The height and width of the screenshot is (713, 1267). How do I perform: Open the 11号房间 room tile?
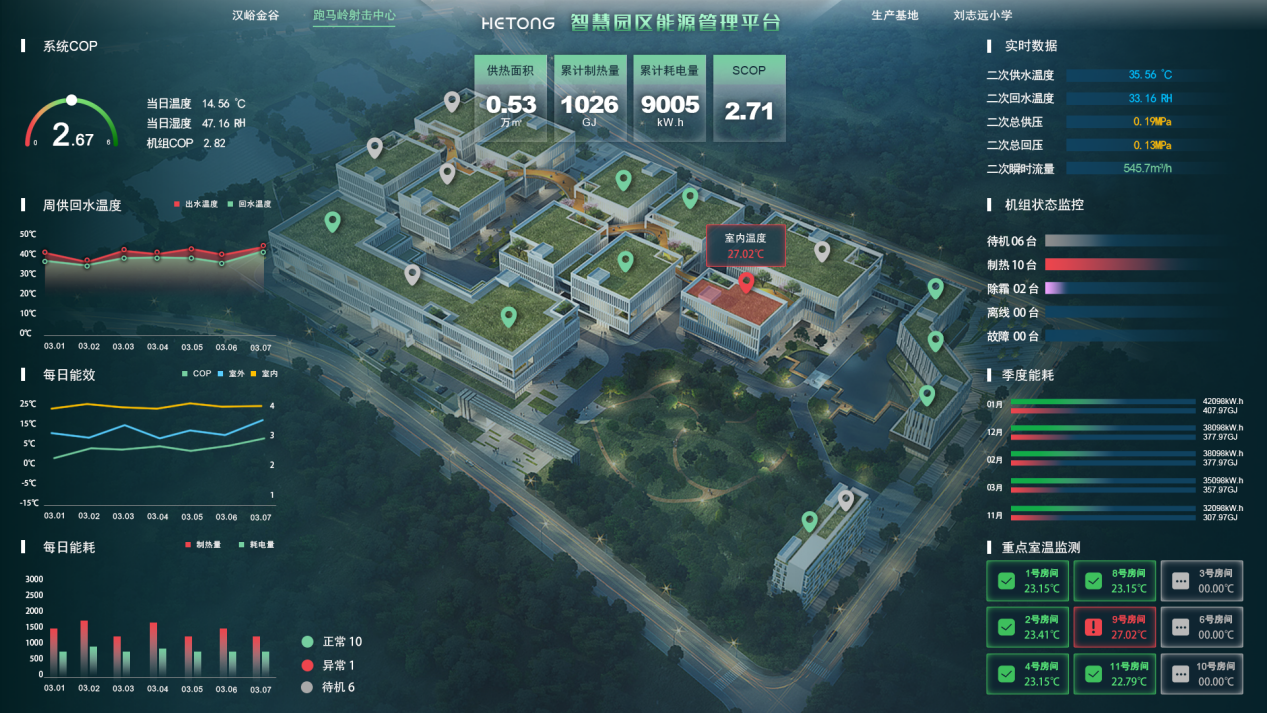[1114, 674]
